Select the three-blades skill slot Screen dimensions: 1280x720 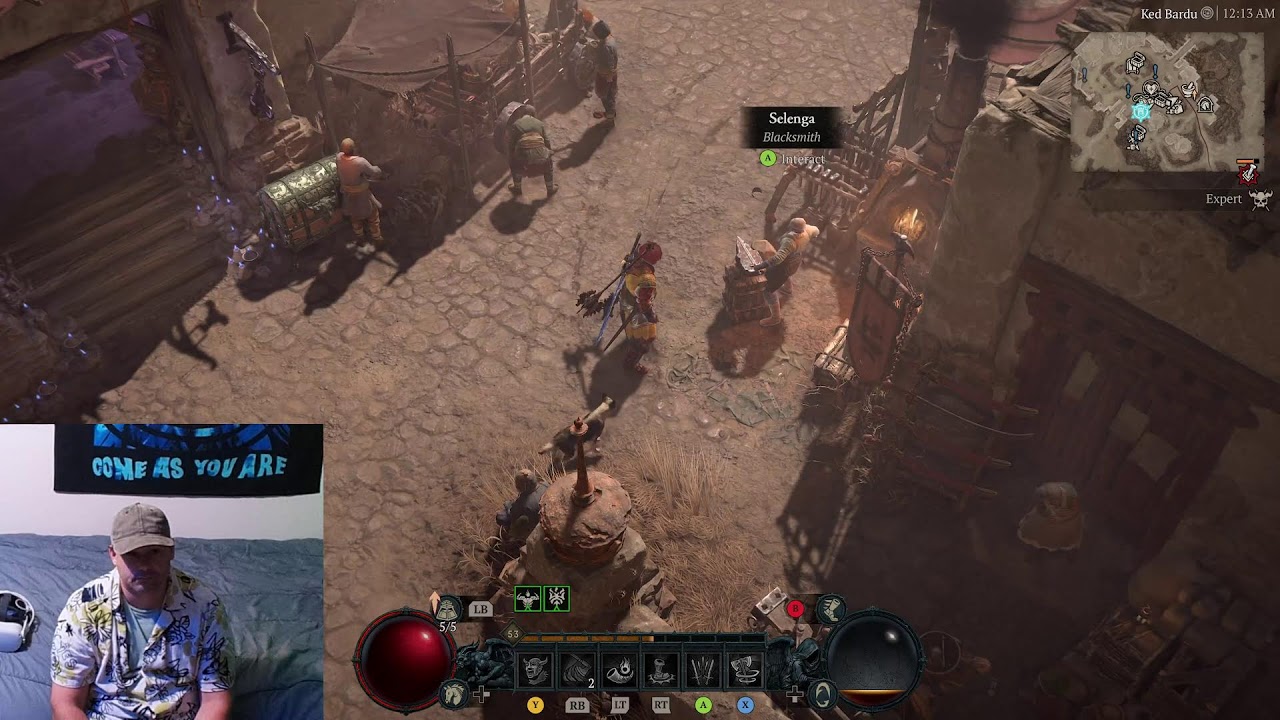703,670
